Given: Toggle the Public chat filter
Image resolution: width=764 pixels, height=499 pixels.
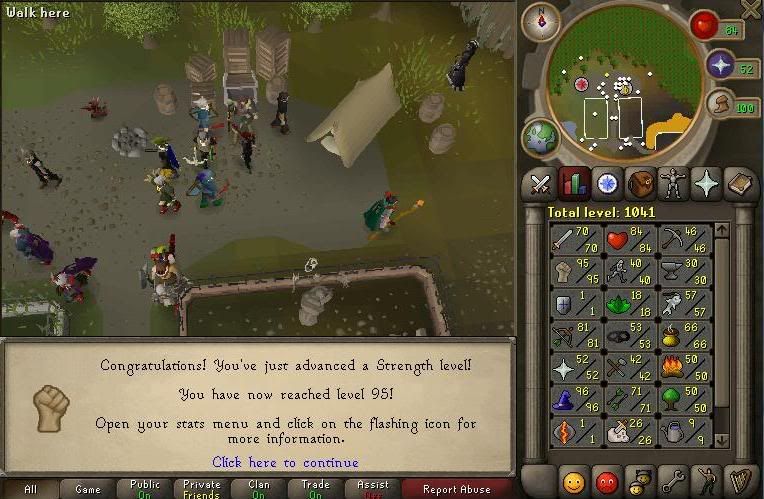Looking at the screenshot, I should (x=145, y=489).
